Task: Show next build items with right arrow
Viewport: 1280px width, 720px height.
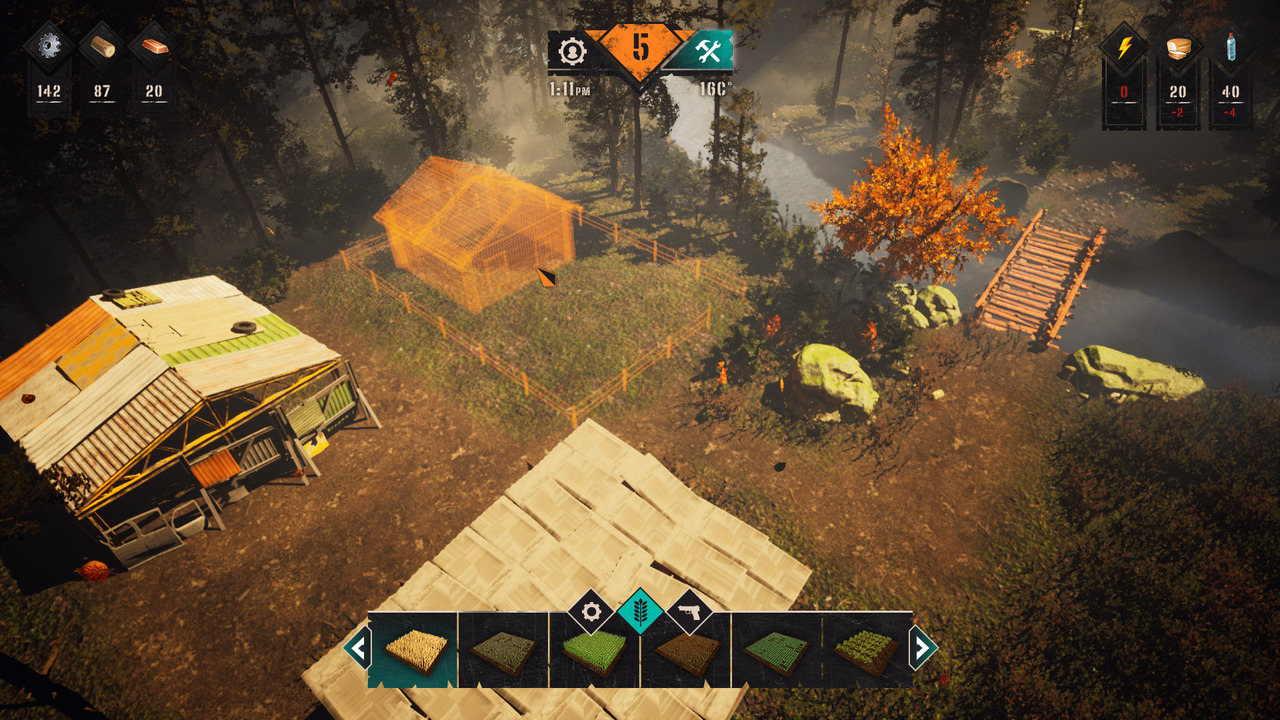Action: pos(922,648)
